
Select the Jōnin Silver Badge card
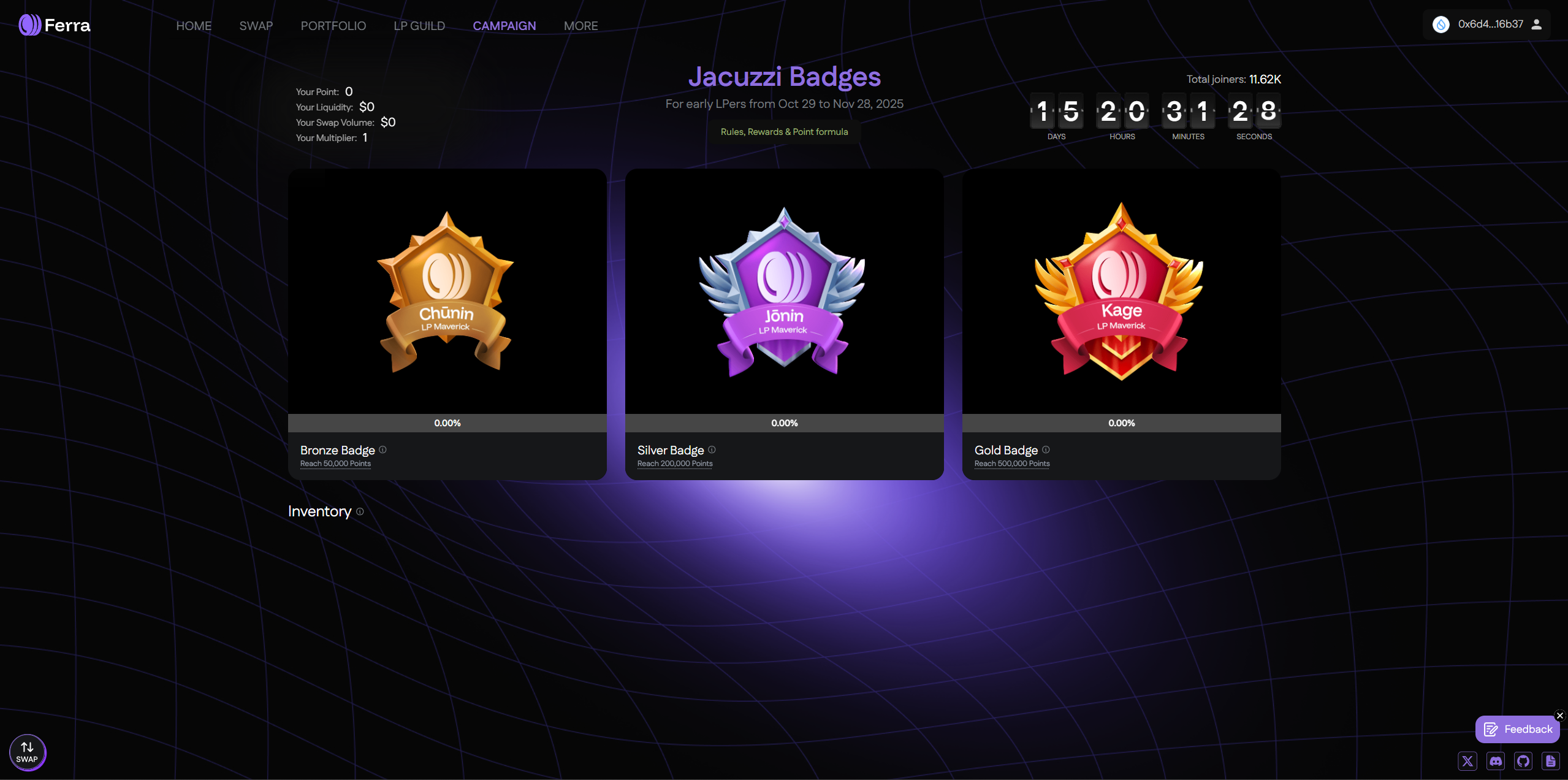coord(784,292)
